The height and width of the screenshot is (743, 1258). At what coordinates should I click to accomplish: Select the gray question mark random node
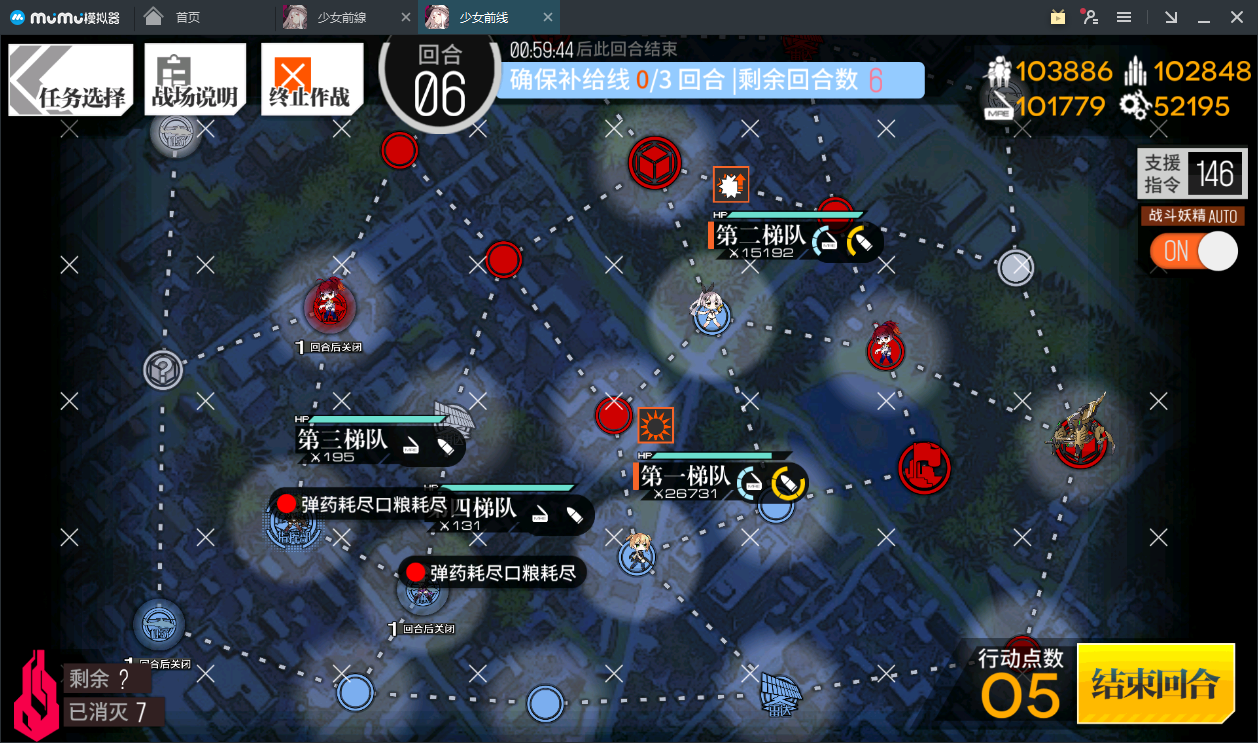[x=162, y=370]
